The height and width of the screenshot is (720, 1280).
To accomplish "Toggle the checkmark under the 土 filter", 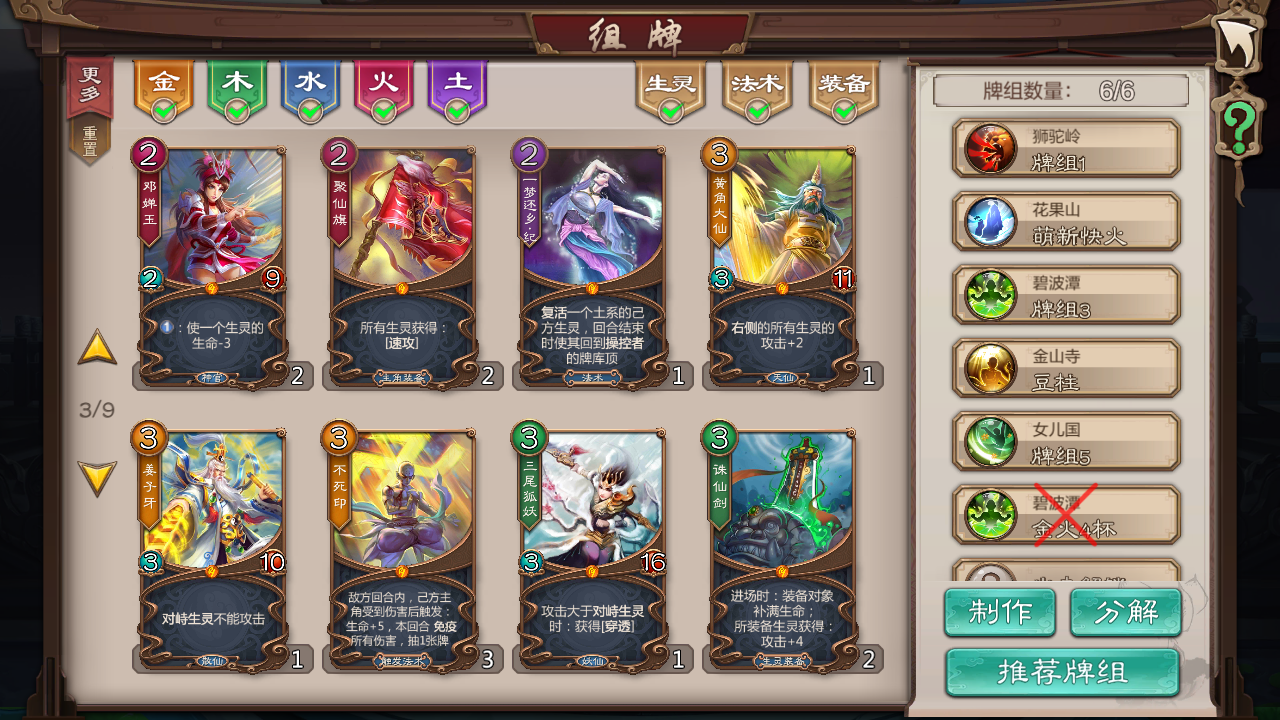I will tap(457, 112).
